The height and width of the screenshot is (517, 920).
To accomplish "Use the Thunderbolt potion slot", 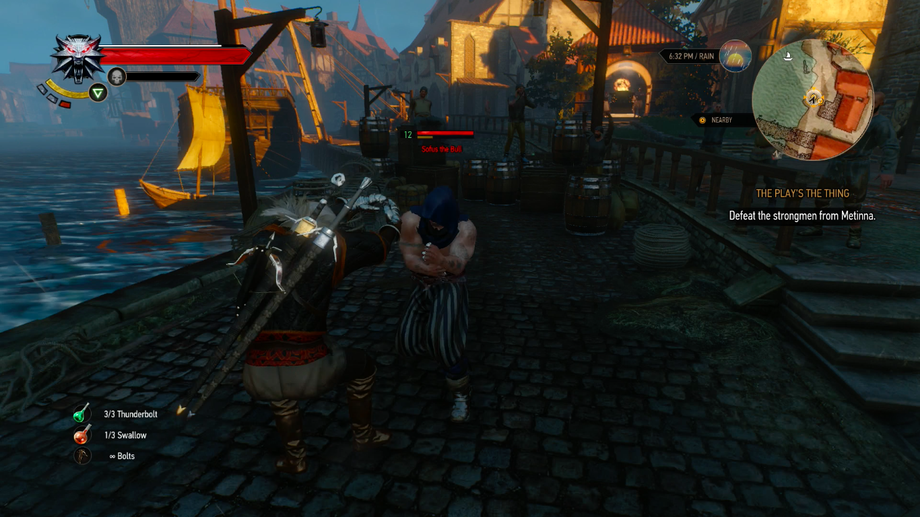I will (82, 414).
